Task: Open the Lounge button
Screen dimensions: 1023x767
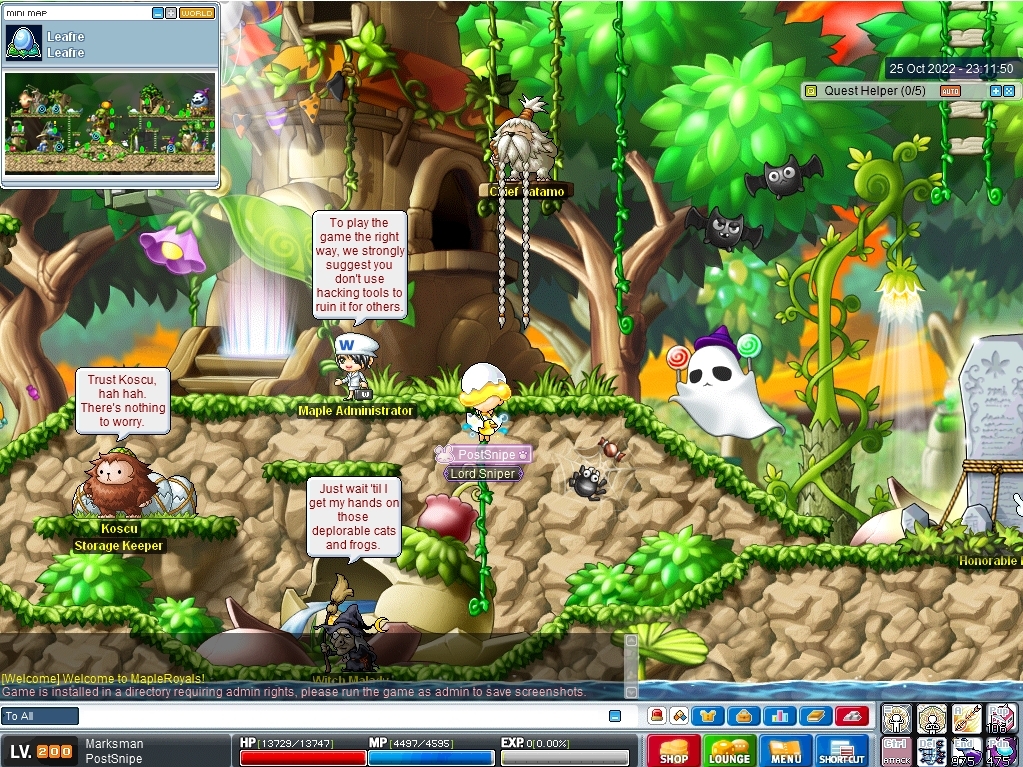Action: [729, 750]
